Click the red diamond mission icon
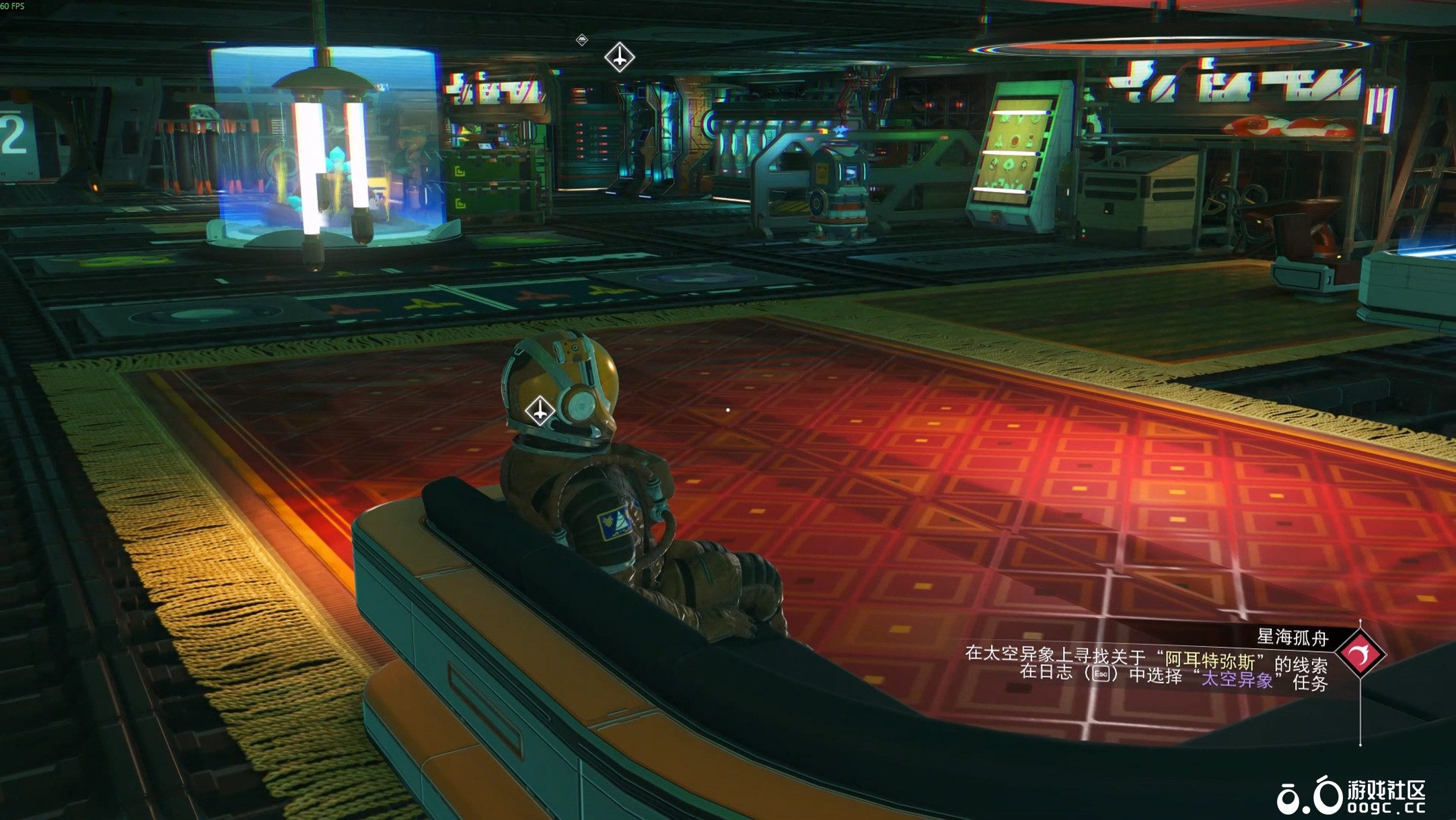Viewport: 1456px width, 820px height. [x=1360, y=654]
